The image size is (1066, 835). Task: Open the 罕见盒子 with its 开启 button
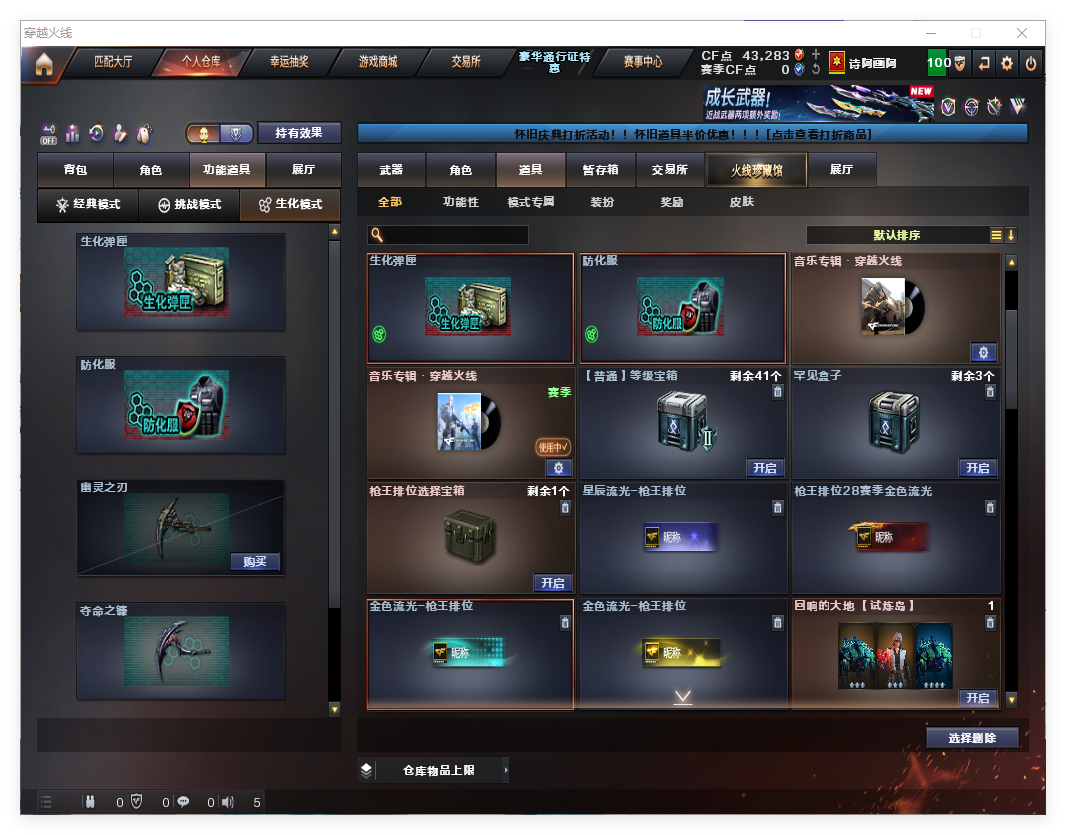click(977, 468)
